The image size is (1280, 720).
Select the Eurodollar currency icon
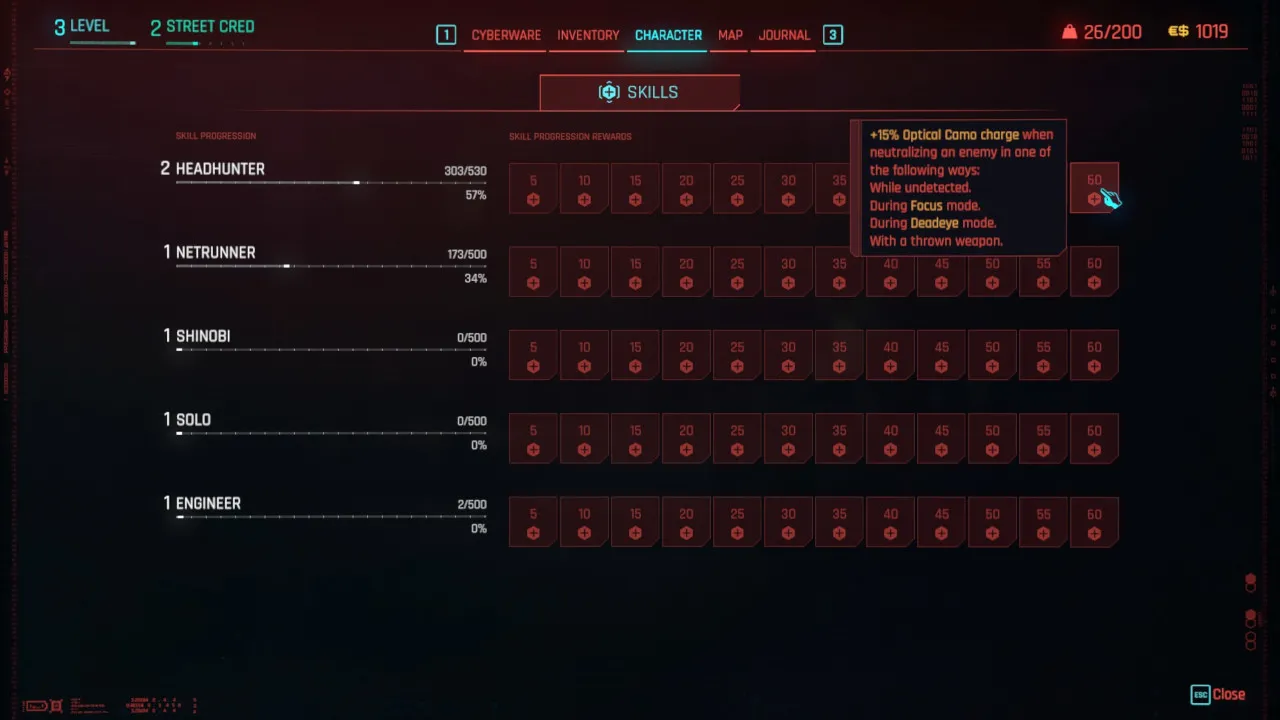[1177, 31]
